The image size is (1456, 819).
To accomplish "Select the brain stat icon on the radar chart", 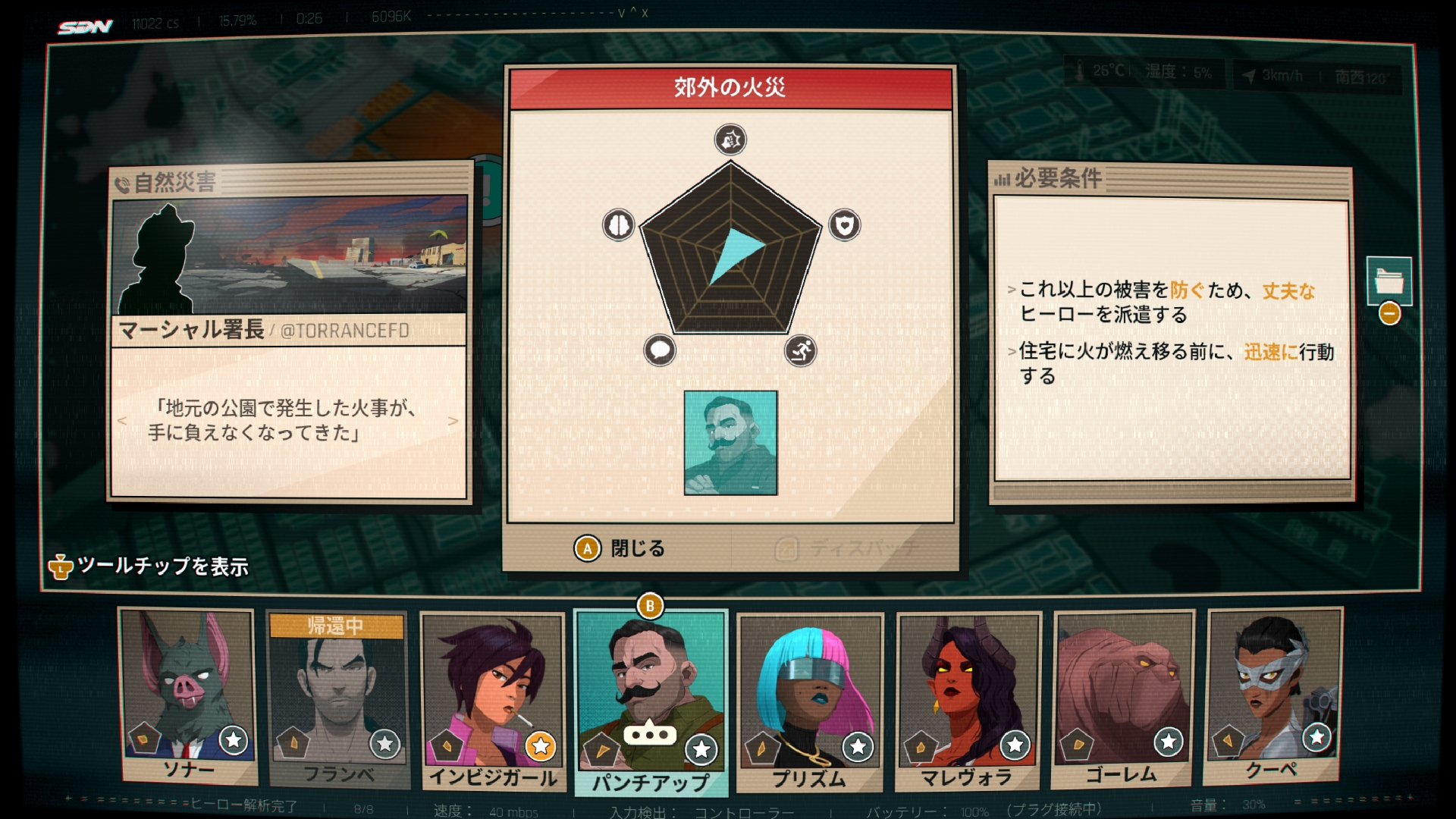I will click(x=619, y=224).
